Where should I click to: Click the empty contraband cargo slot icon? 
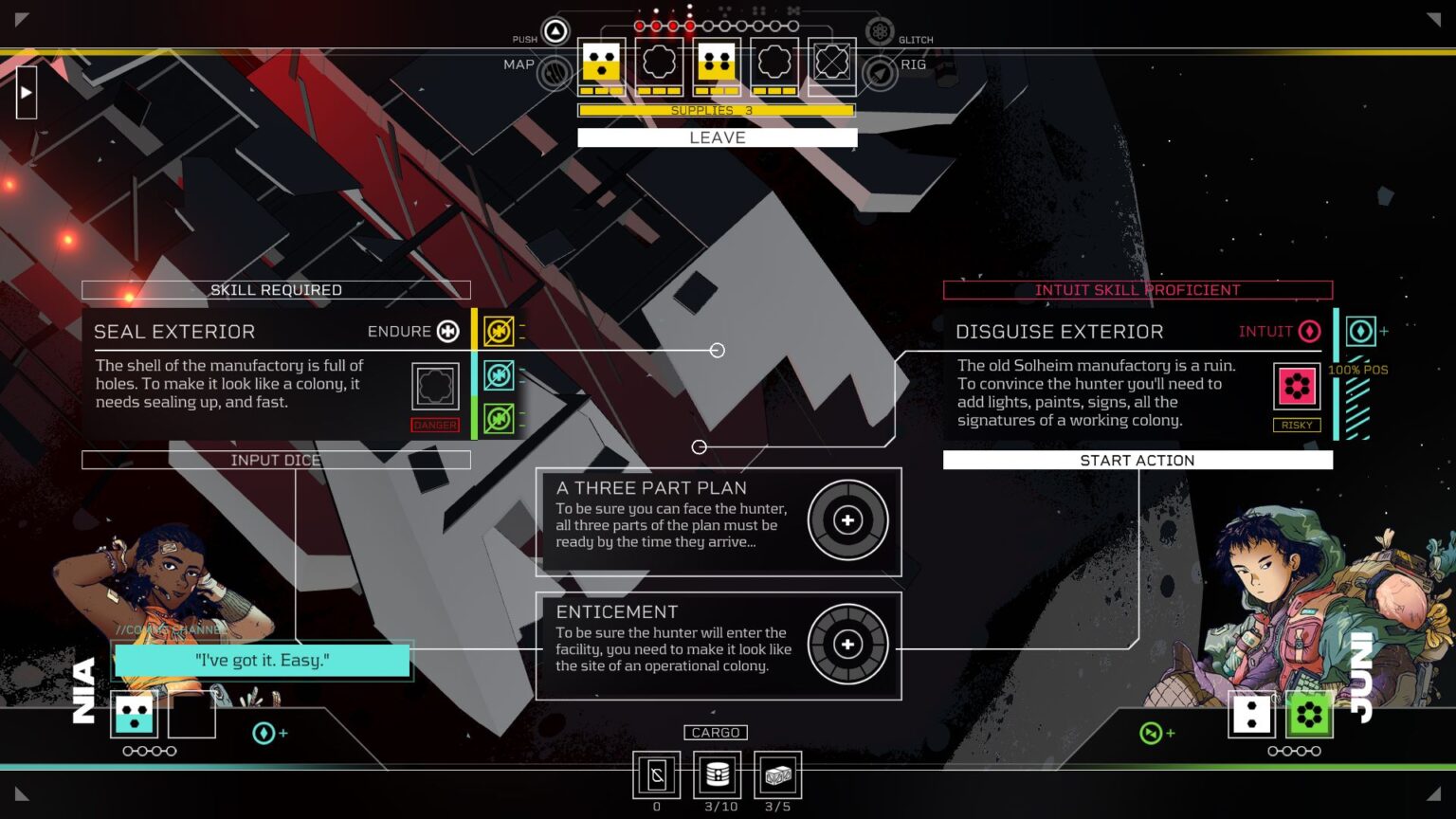656,775
